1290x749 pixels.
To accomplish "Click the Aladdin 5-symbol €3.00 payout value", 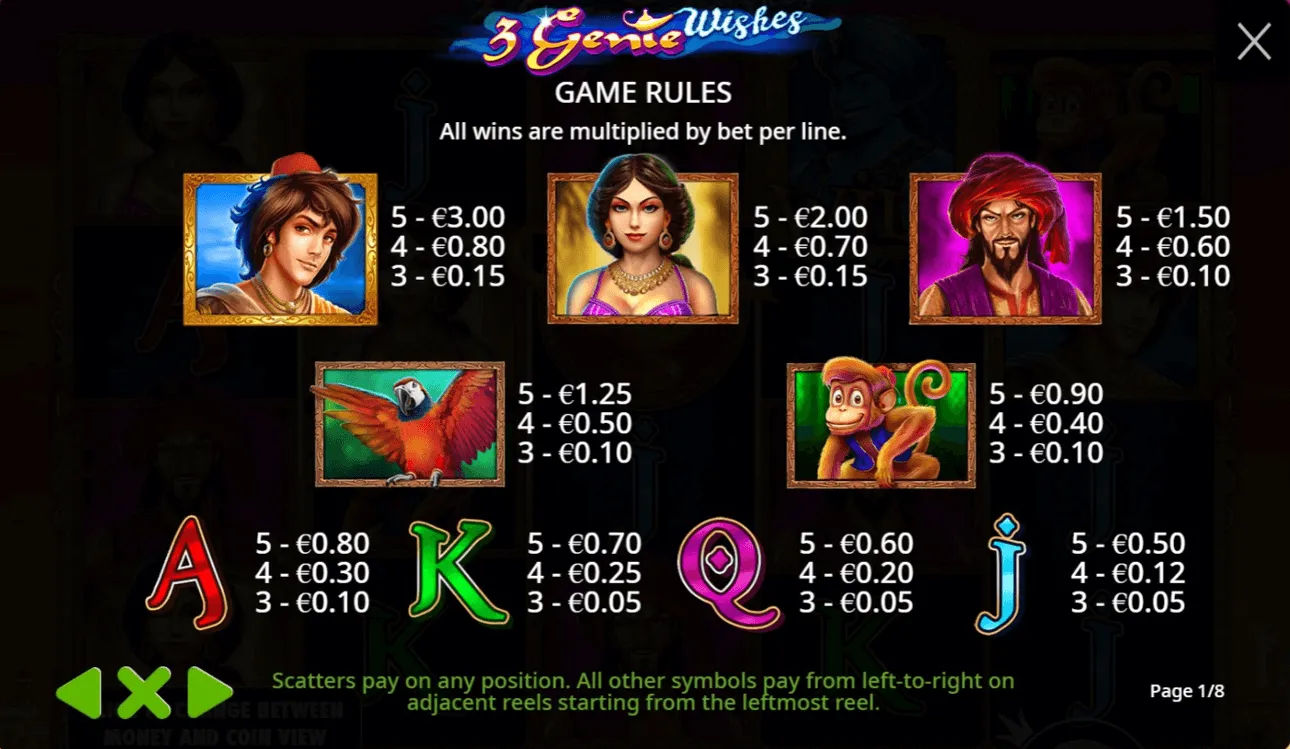I will point(449,216).
